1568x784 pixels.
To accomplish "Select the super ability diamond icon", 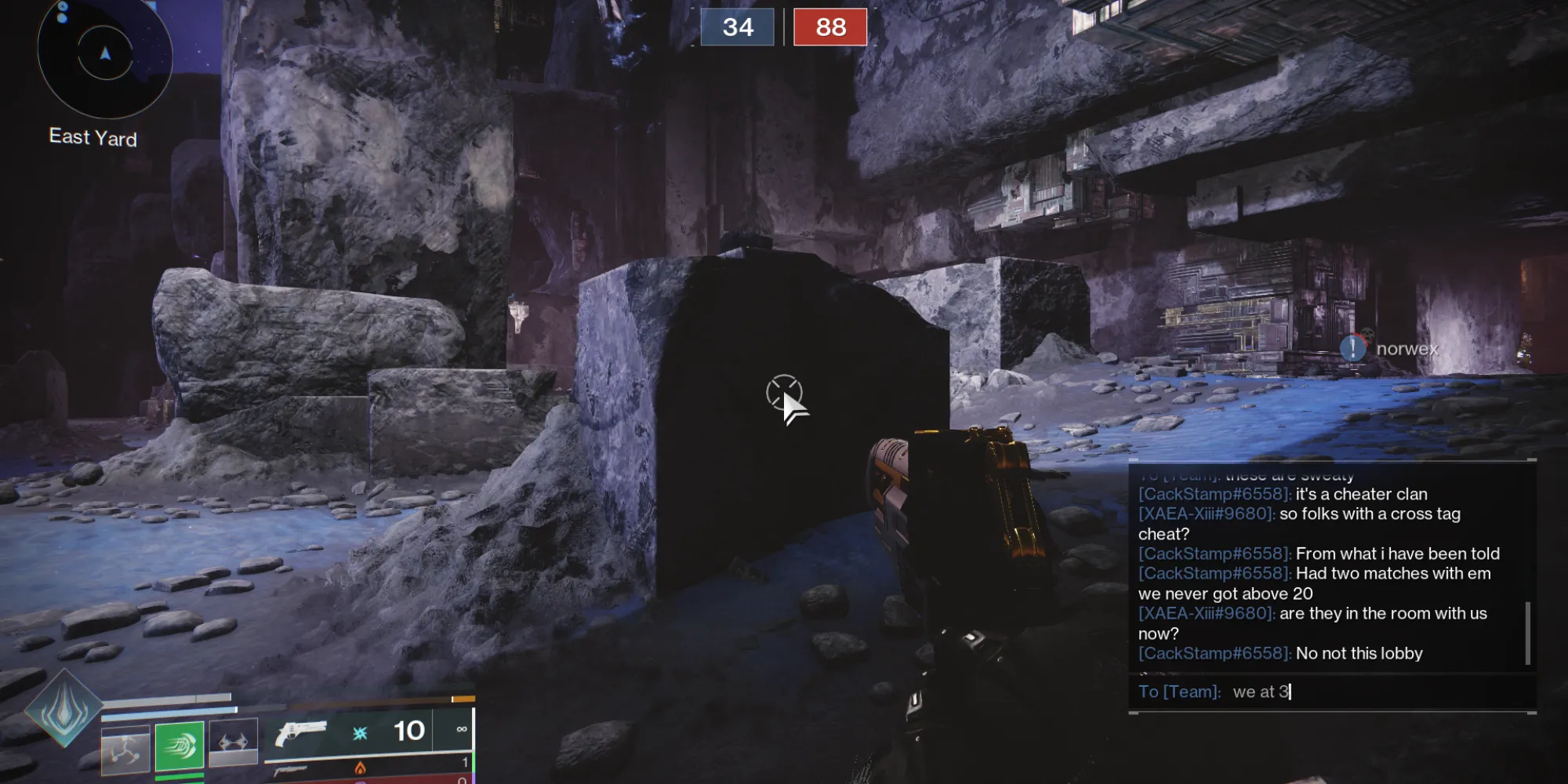I will coord(64,708).
